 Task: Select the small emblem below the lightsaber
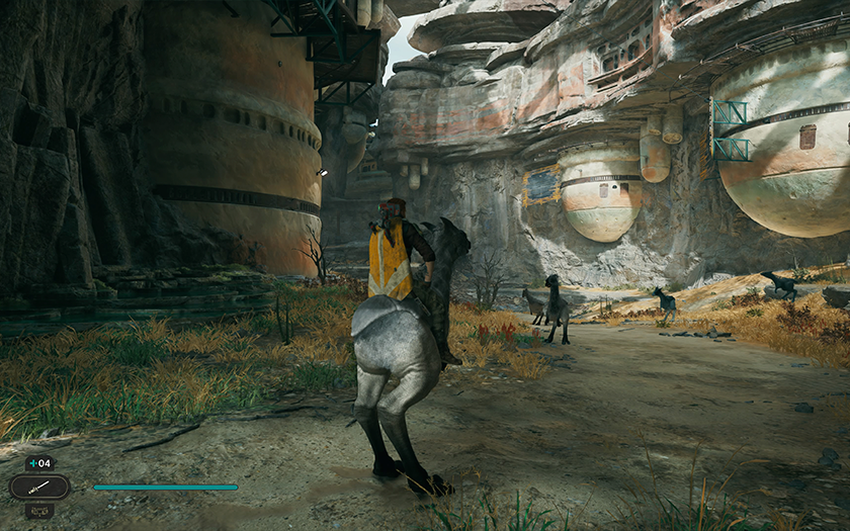point(40,510)
